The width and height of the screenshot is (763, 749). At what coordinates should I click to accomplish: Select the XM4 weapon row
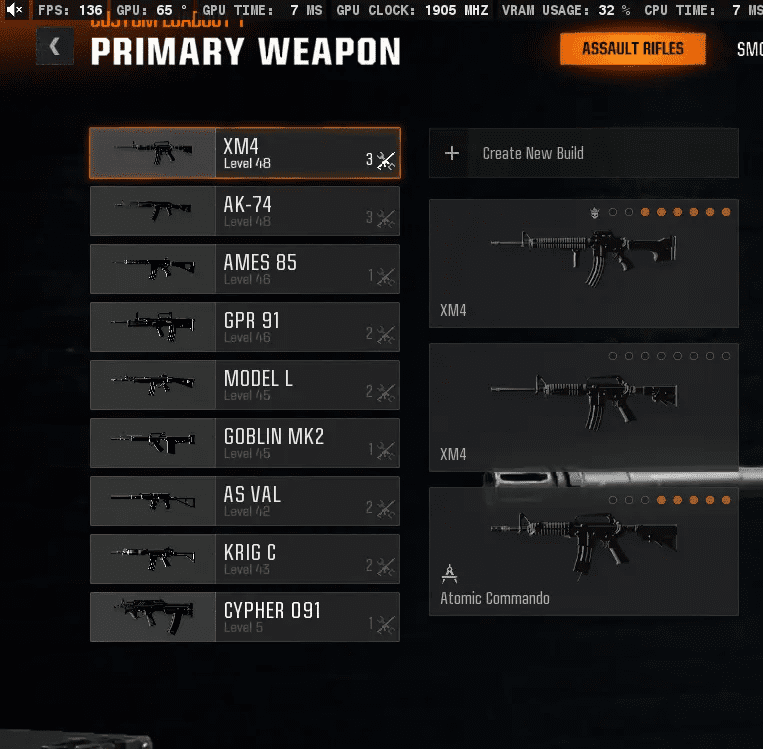(x=244, y=153)
